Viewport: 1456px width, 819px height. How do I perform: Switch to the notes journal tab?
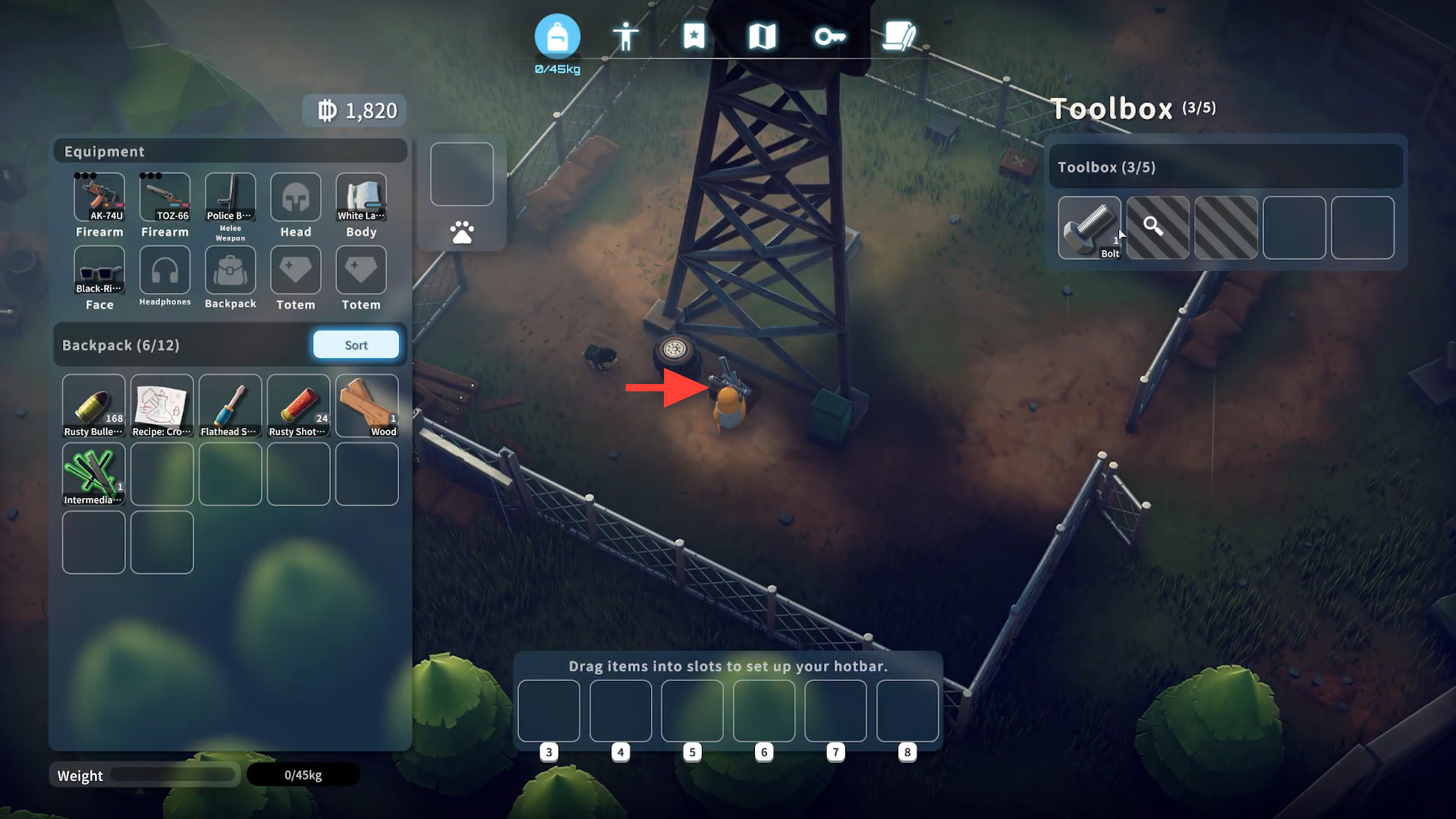tap(898, 36)
